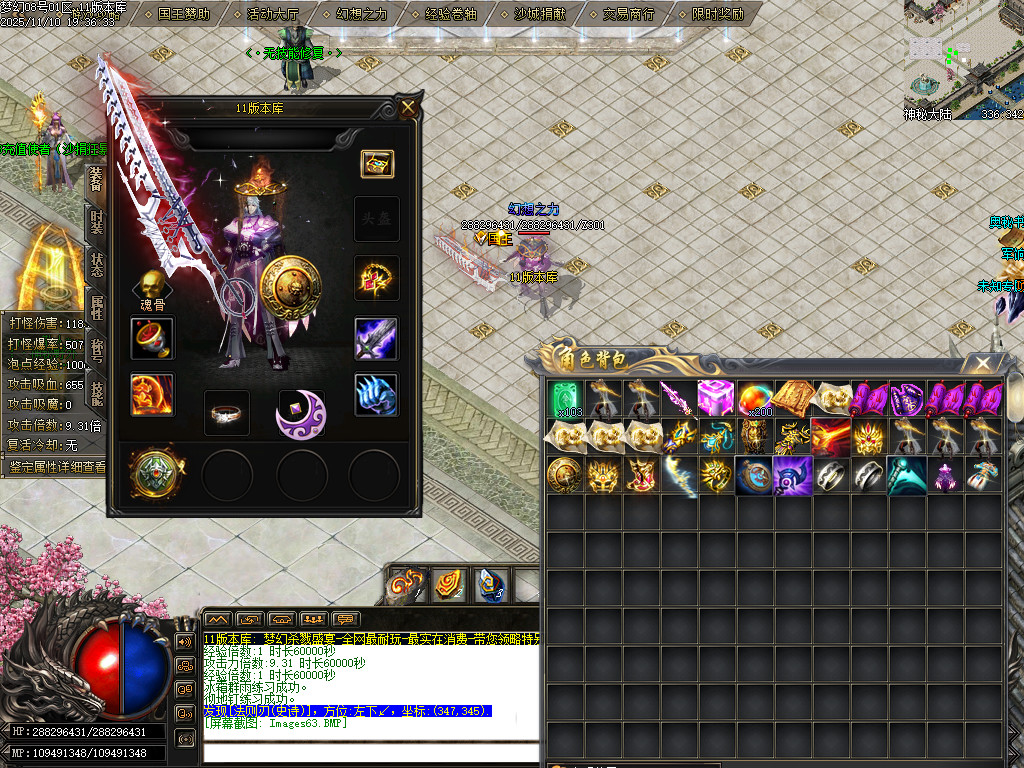Open the 交易商行 trading house
Viewport: 1024px width, 768px height.
coord(629,15)
